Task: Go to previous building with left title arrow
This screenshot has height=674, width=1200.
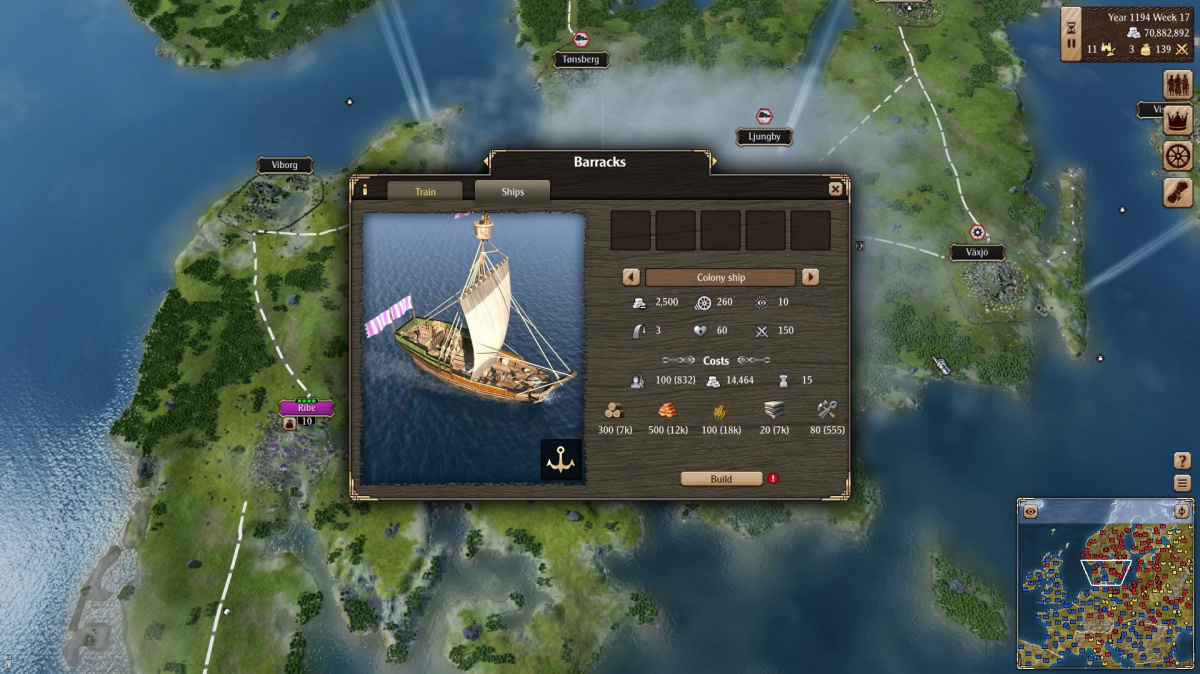Action: pyautogui.click(x=488, y=161)
